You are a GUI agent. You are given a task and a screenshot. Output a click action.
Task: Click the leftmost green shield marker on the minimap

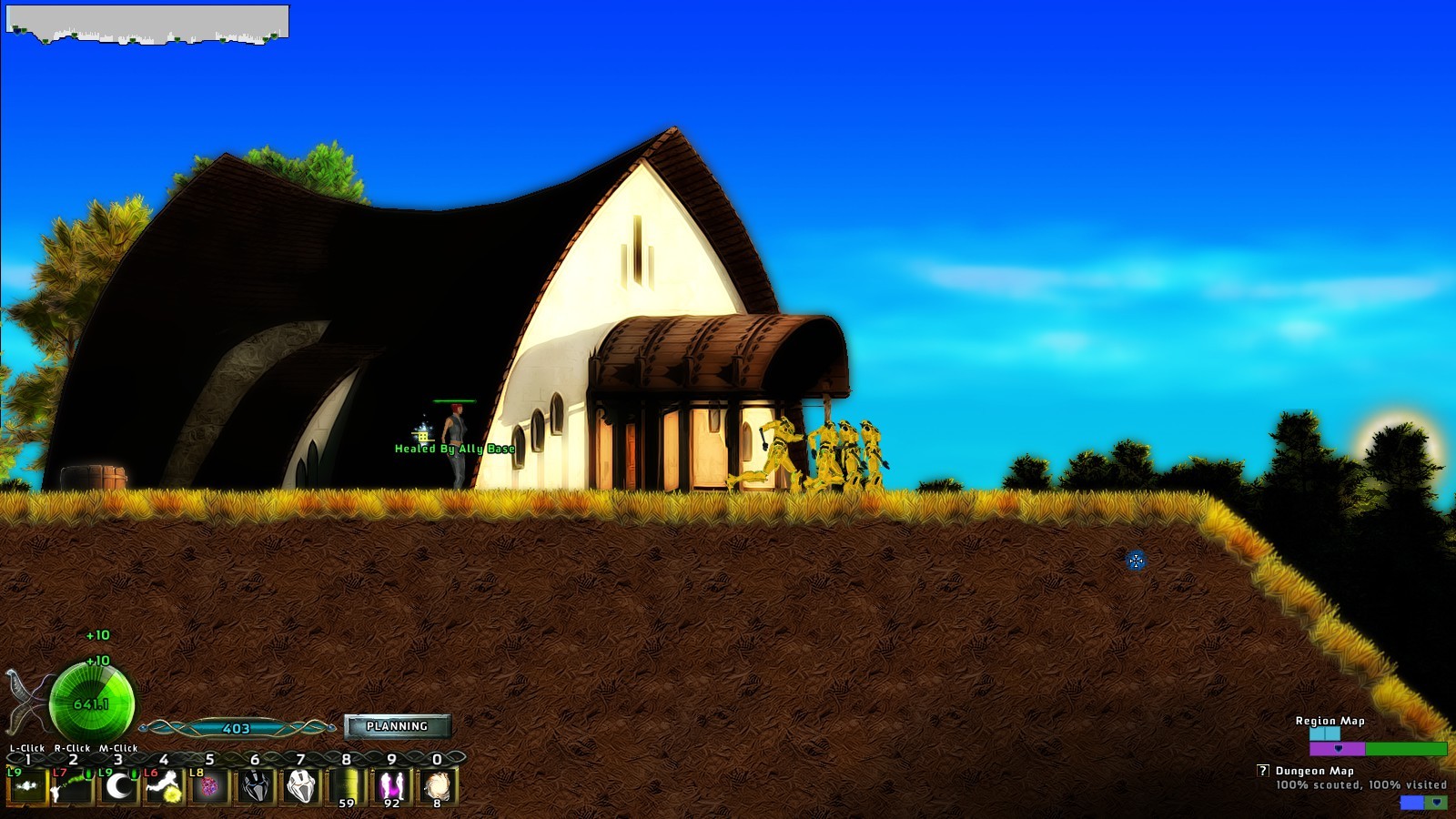15,26
